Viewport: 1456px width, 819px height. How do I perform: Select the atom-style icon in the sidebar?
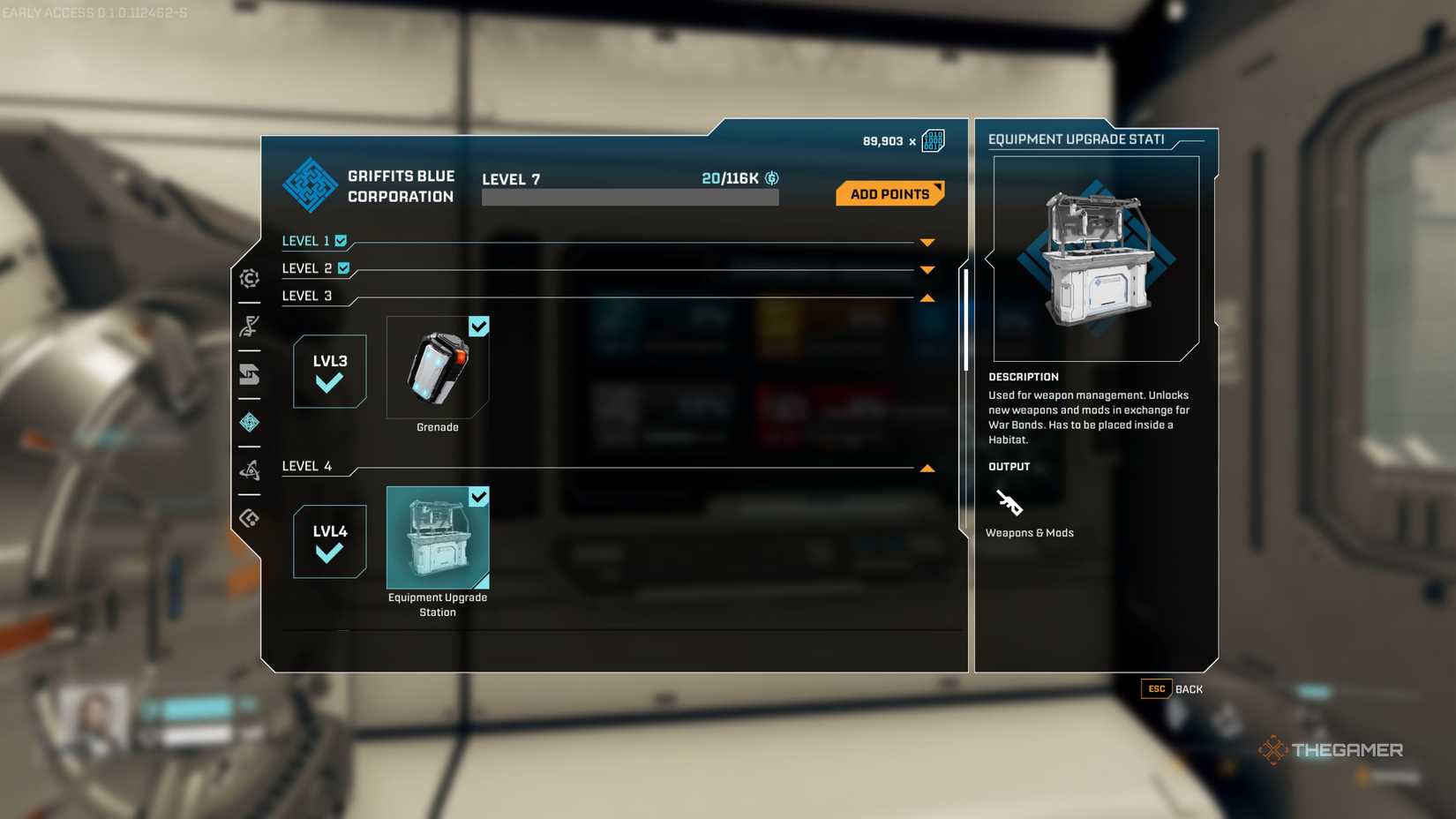pos(250,470)
